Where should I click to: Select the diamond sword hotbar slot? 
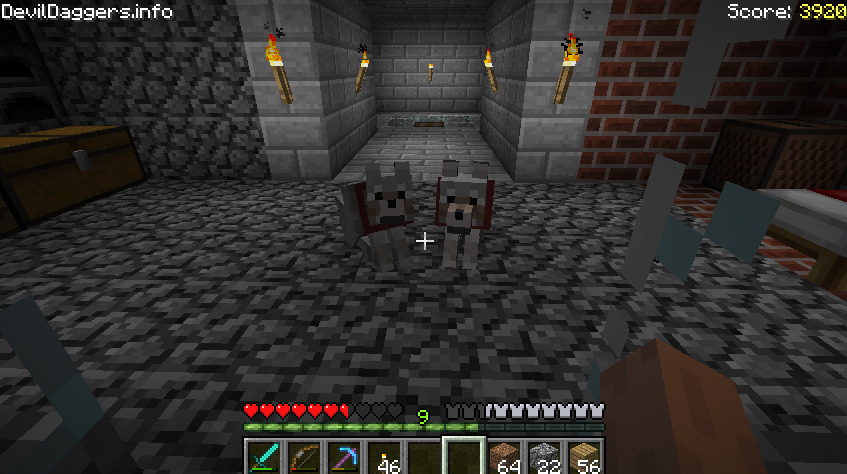tap(264, 458)
